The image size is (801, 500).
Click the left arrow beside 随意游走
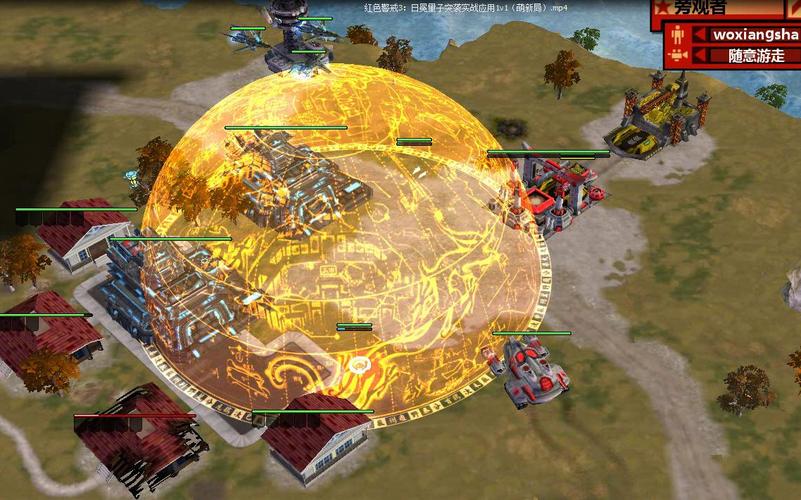(x=700, y=56)
